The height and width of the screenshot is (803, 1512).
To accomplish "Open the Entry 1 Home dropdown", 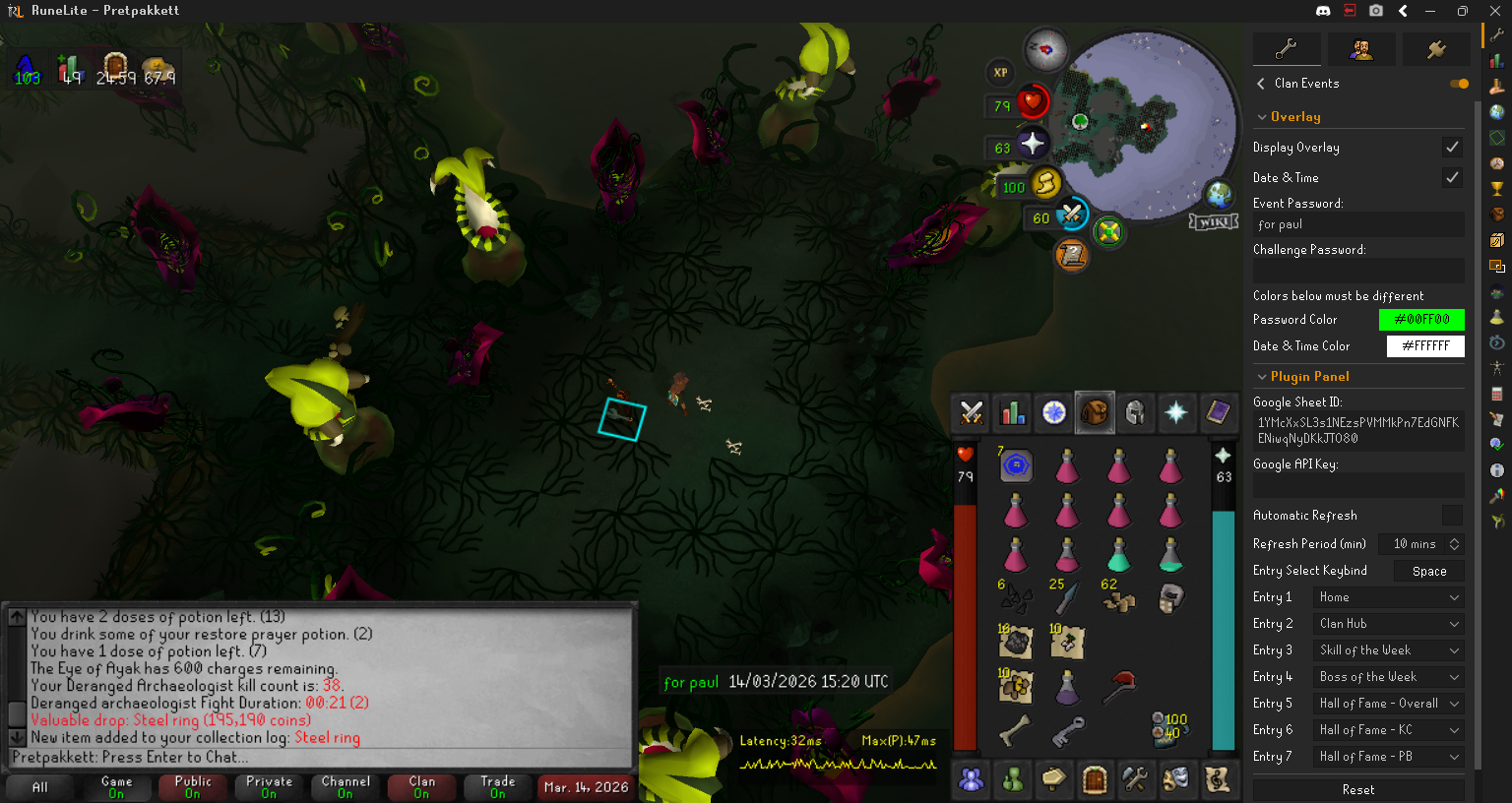I will [x=1388, y=597].
